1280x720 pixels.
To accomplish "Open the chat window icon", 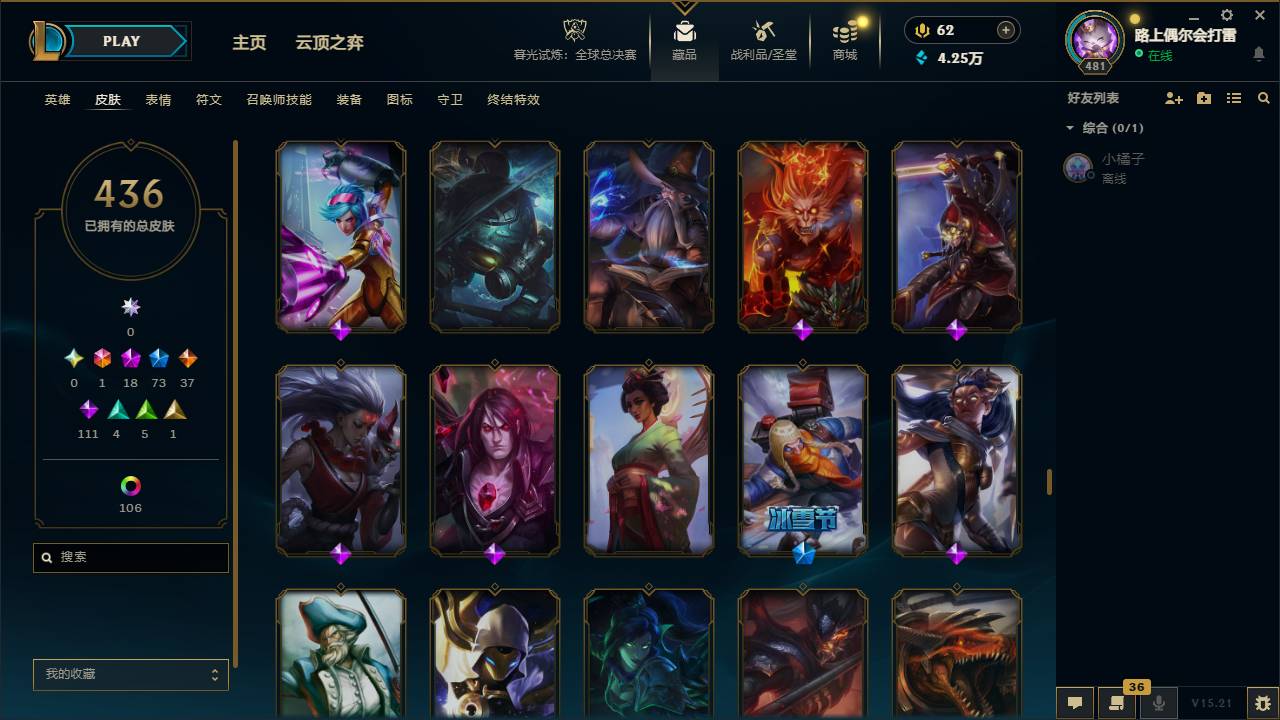I will coord(1075,703).
